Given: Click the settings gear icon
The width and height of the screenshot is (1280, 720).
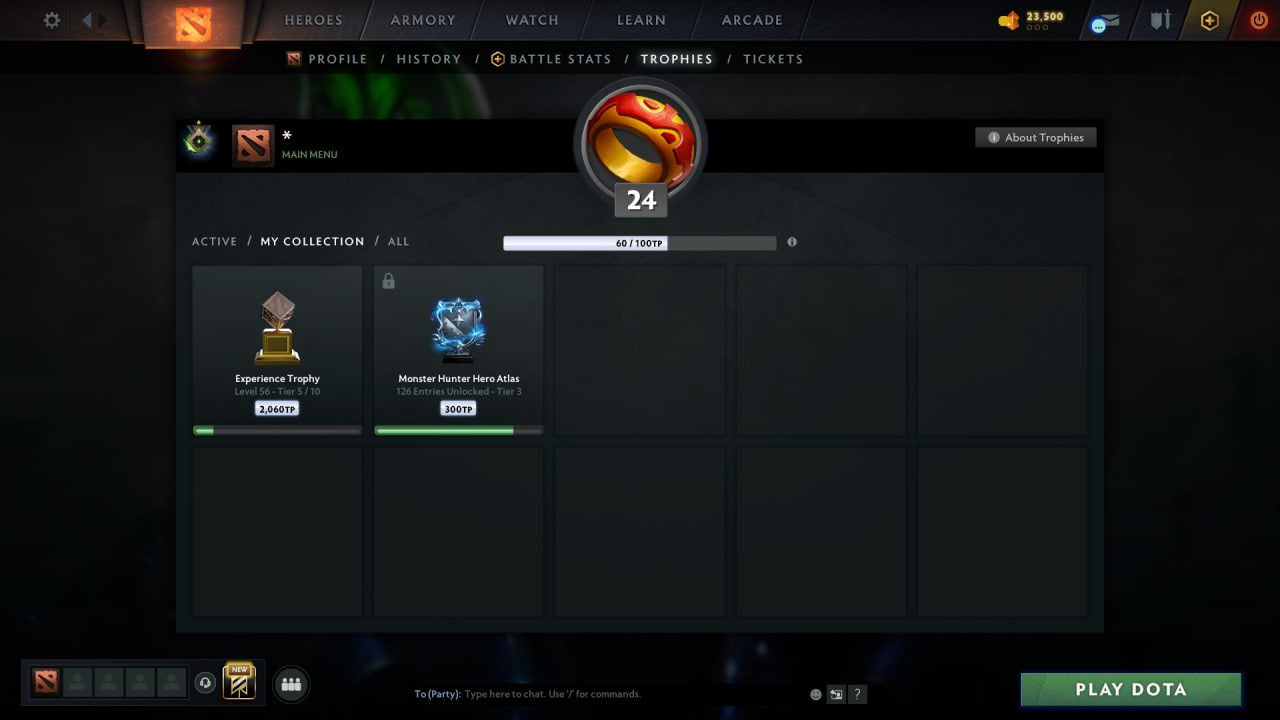Looking at the screenshot, I should point(51,20).
